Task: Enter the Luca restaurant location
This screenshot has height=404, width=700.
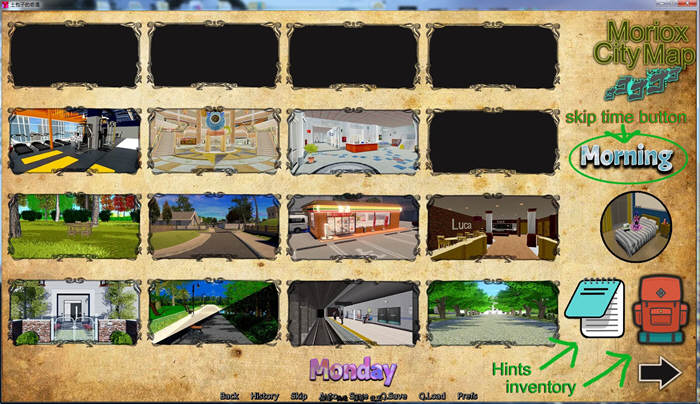Action: [491, 227]
